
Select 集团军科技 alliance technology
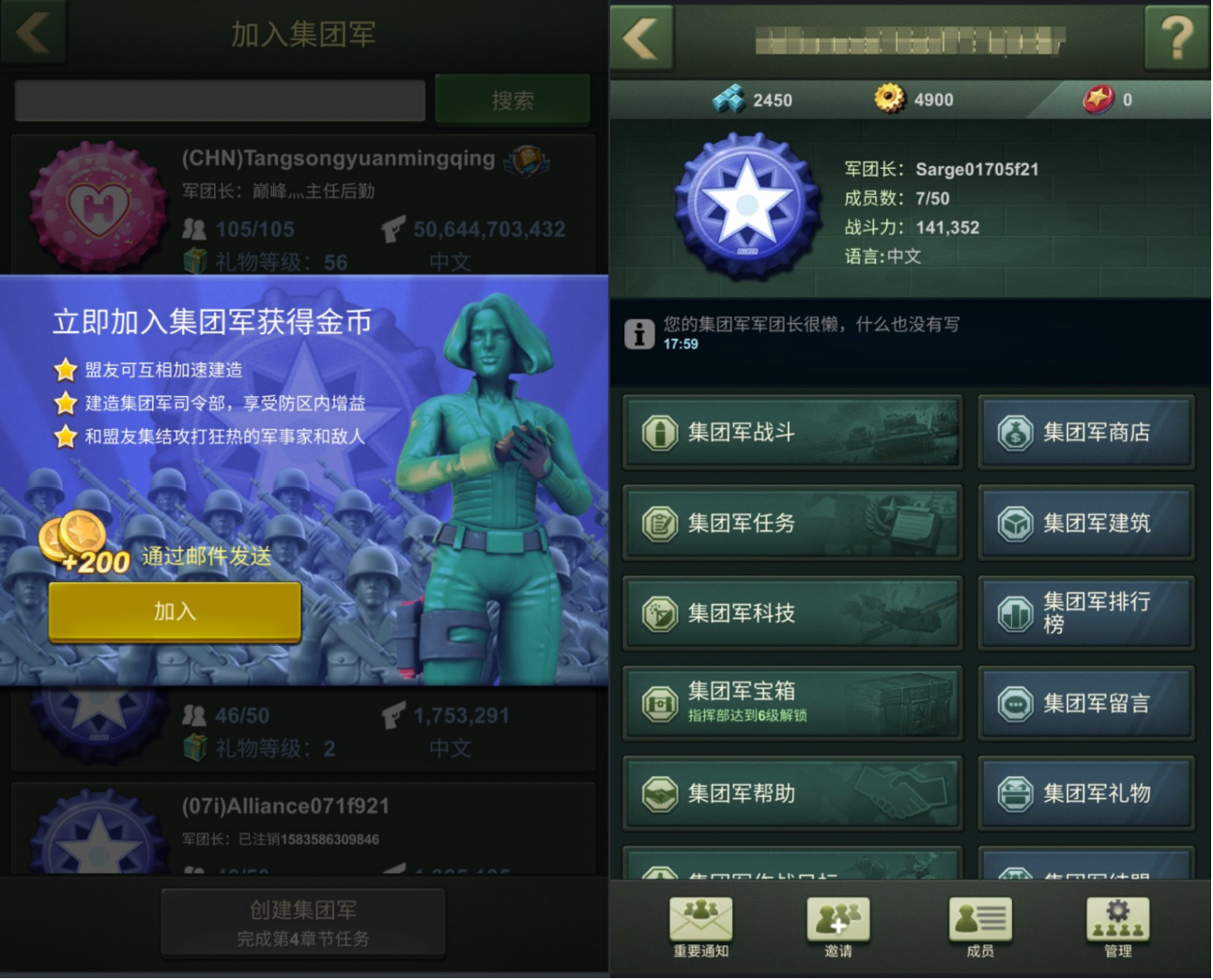click(792, 614)
